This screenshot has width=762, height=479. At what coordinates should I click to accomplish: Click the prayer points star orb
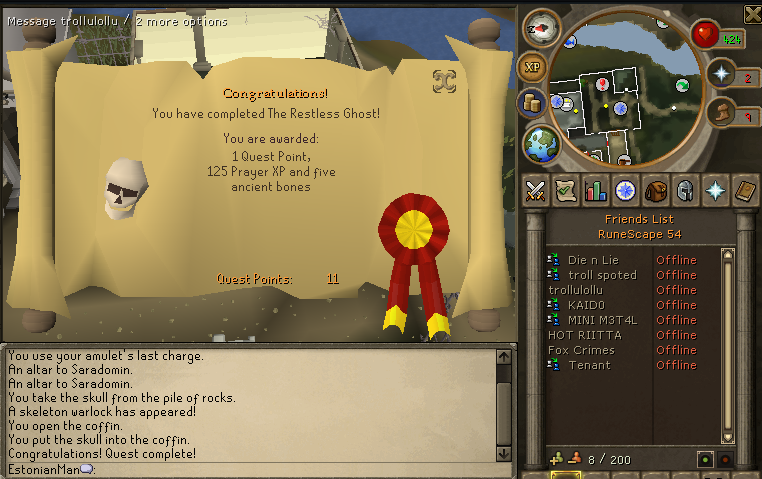721,75
